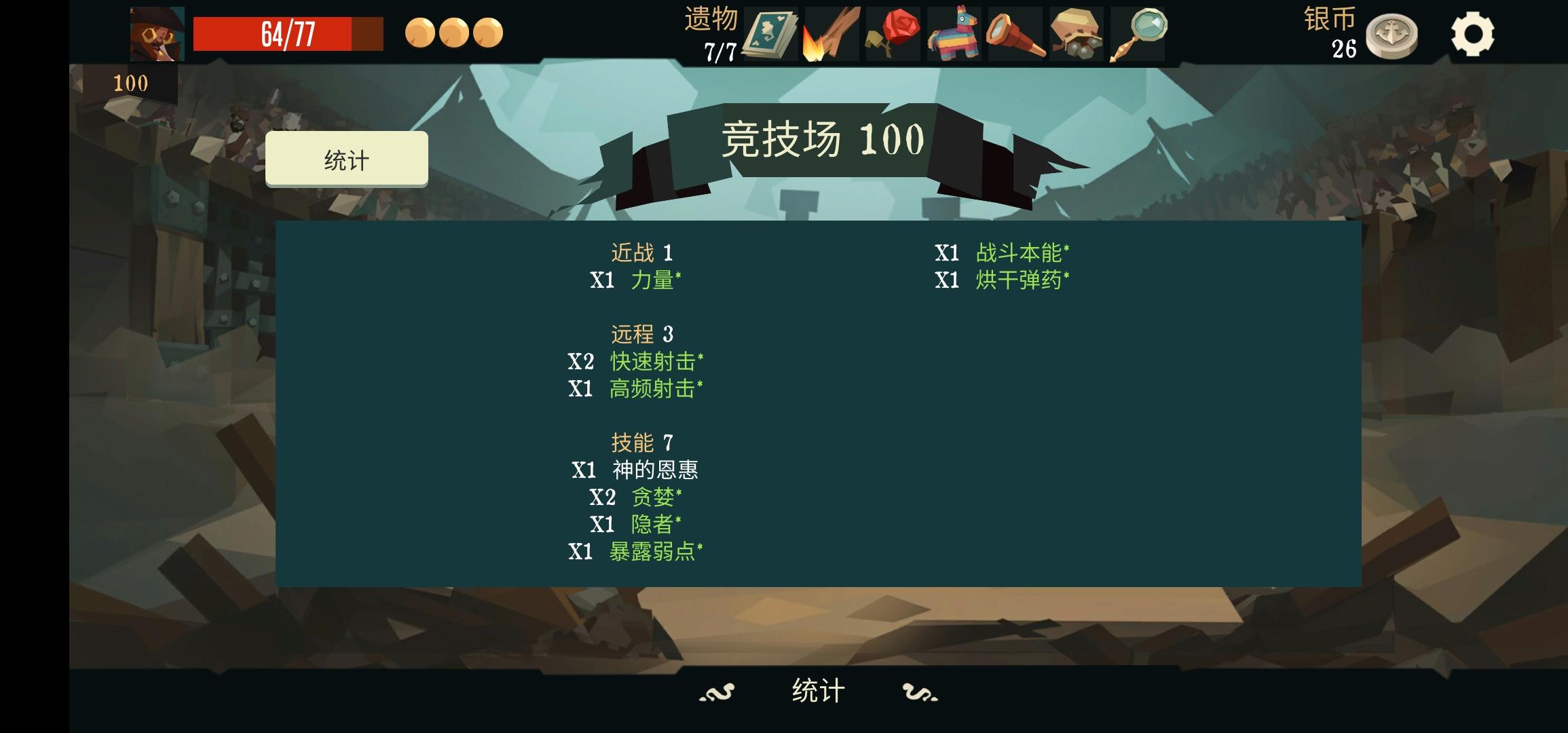
Task: Click the upgraded 力量 card link
Action: pyautogui.click(x=654, y=280)
